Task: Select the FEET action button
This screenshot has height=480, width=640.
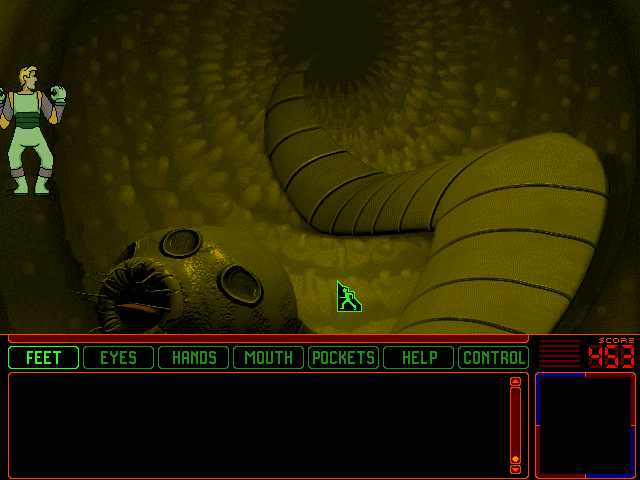Action: click(x=43, y=357)
